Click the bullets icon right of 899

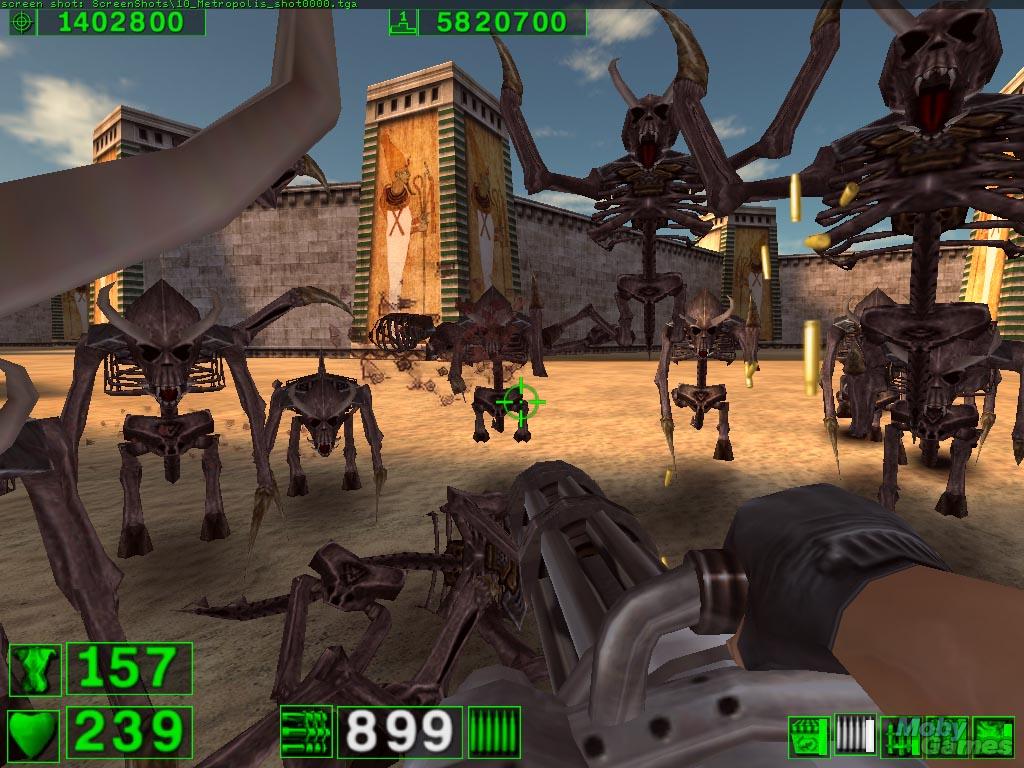click(494, 732)
